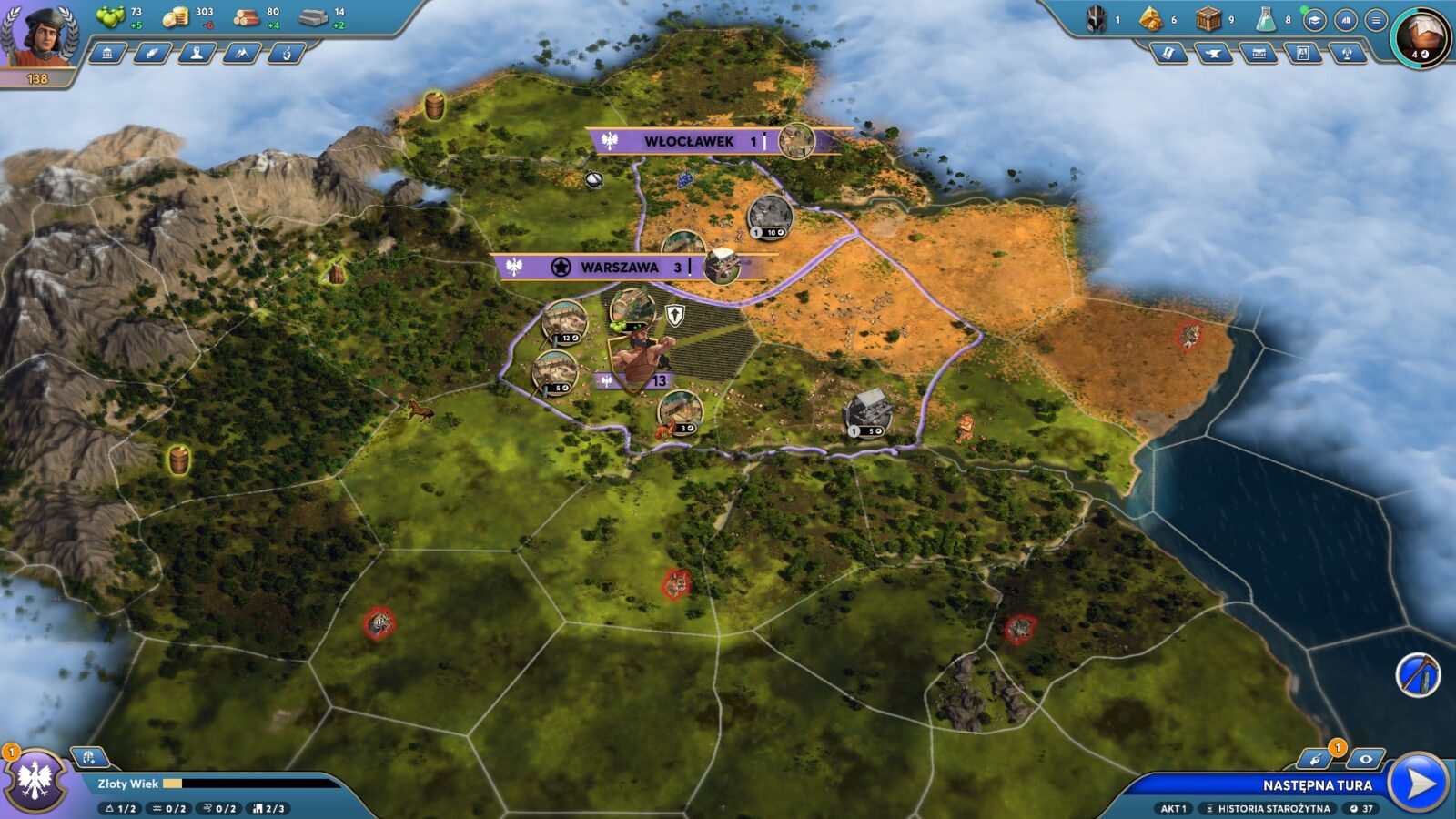Select the Włocławek city banner
The image size is (1456, 819).
[x=688, y=141]
